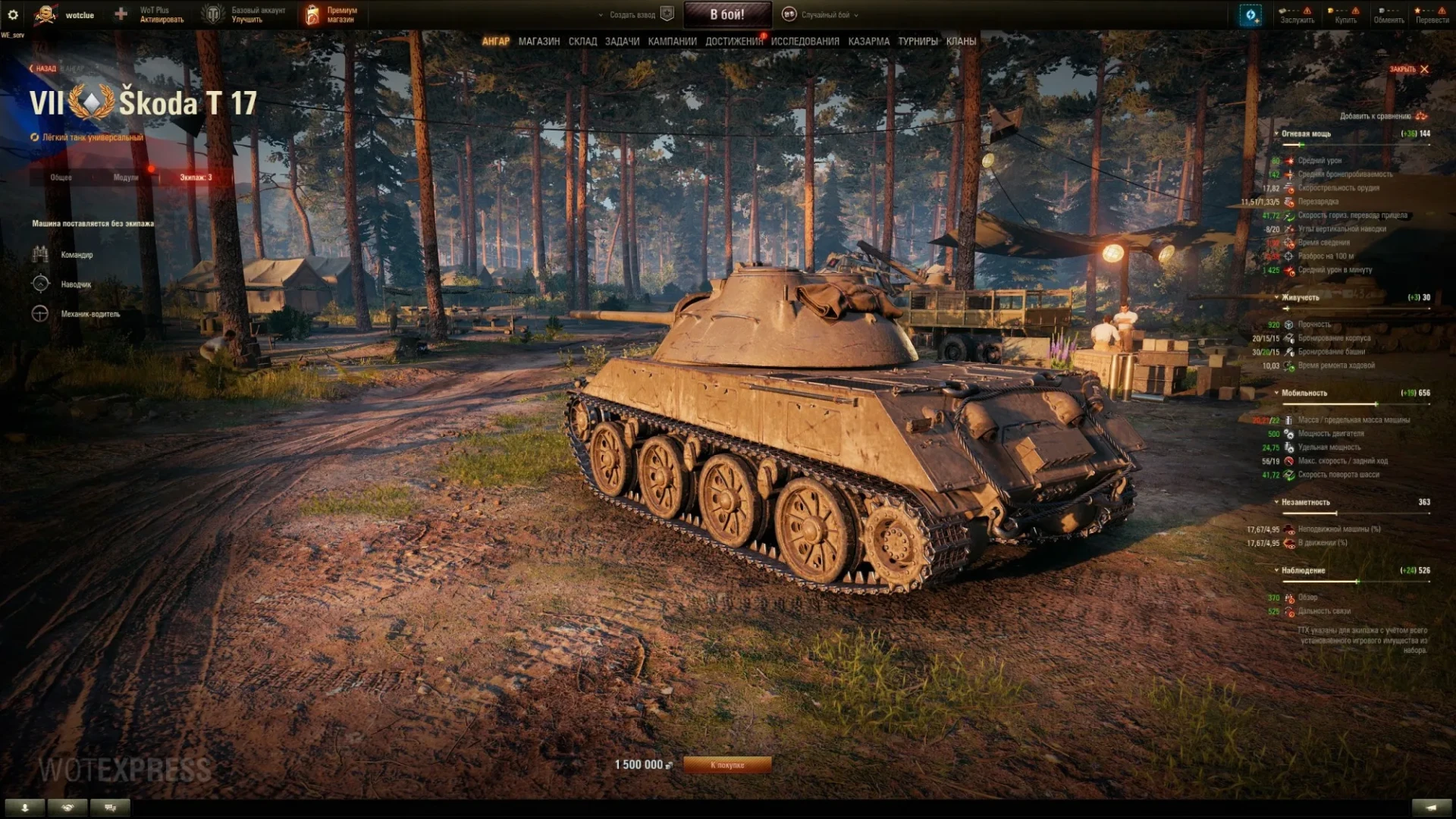Show the ДОСТИЖЕНИЯ achievements menu

[733, 42]
